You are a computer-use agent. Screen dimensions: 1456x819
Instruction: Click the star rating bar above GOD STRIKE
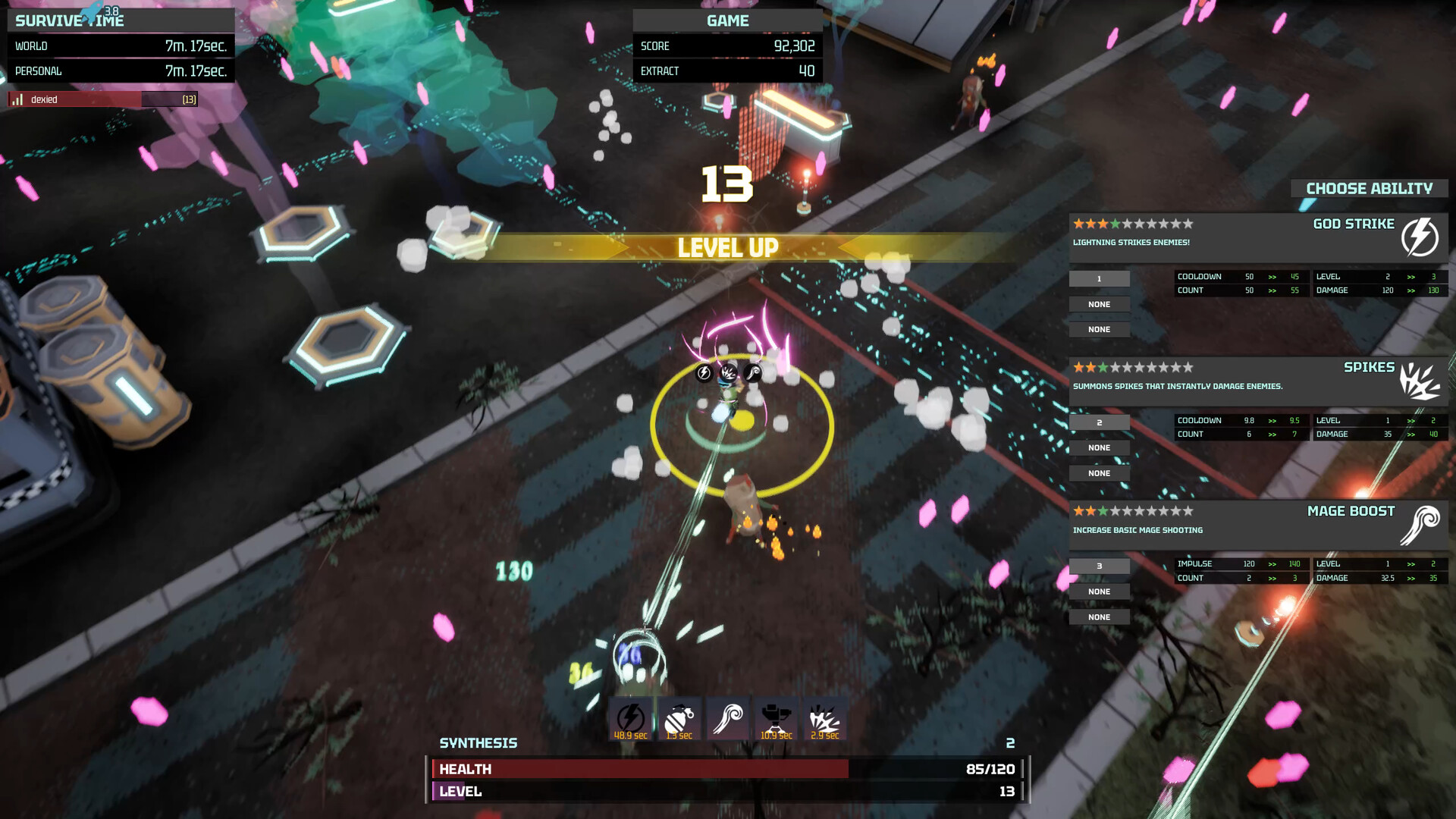pyautogui.click(x=1133, y=224)
